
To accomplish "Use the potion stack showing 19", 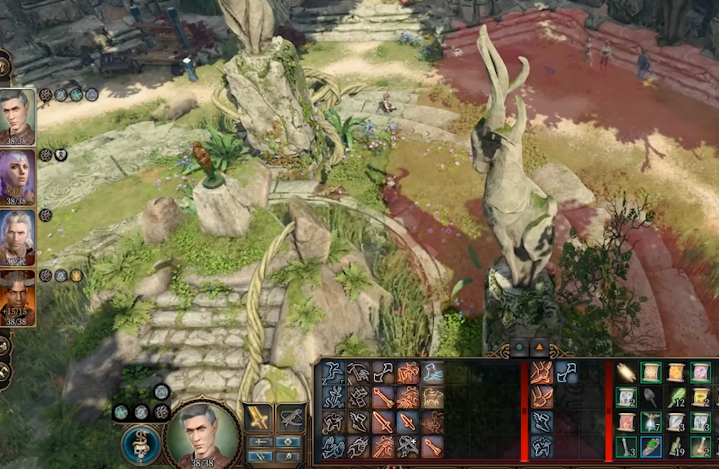I will pyautogui.click(x=676, y=446).
